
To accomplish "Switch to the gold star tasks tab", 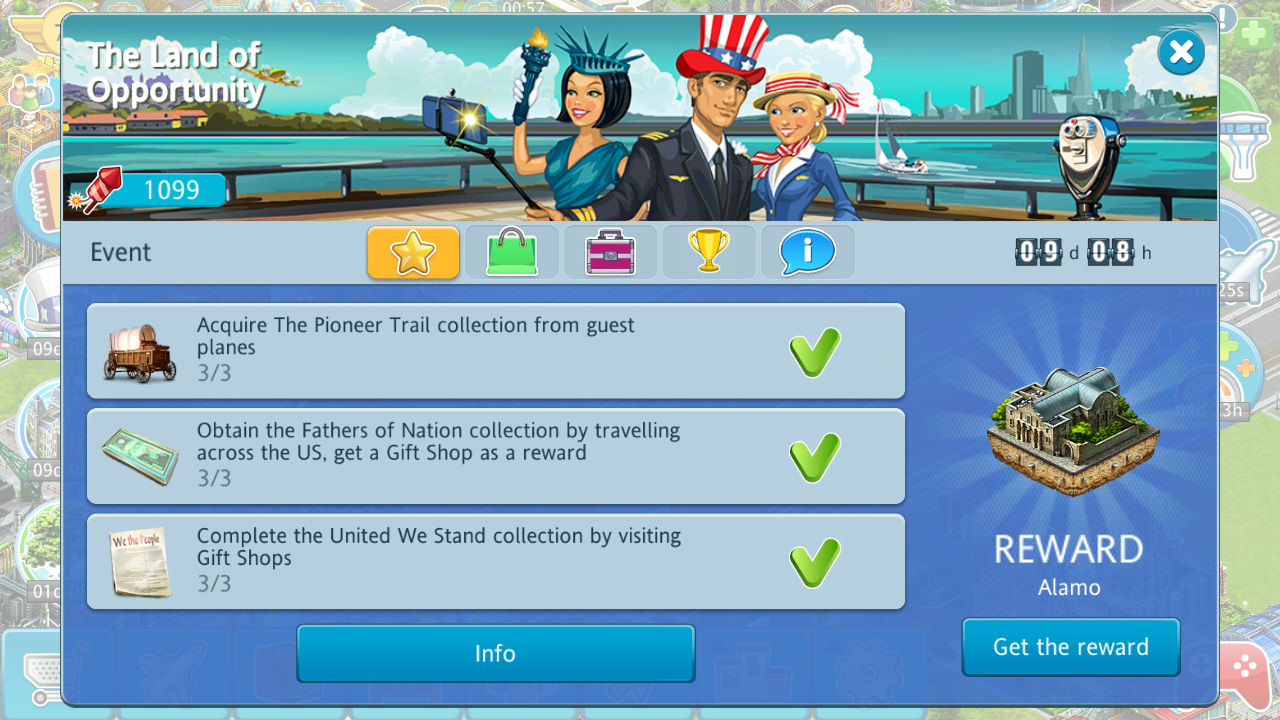I will pos(413,252).
